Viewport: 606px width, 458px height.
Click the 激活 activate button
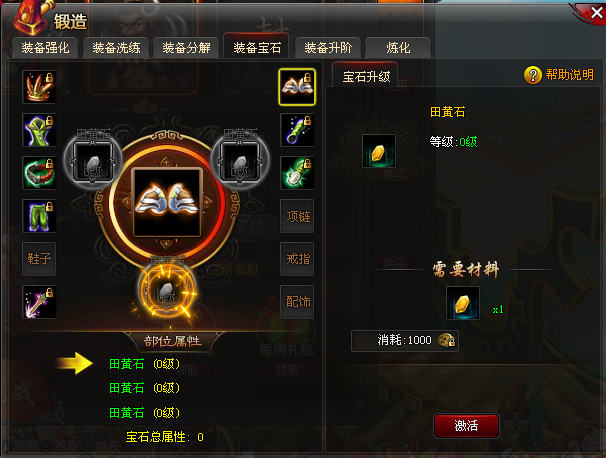click(465, 425)
